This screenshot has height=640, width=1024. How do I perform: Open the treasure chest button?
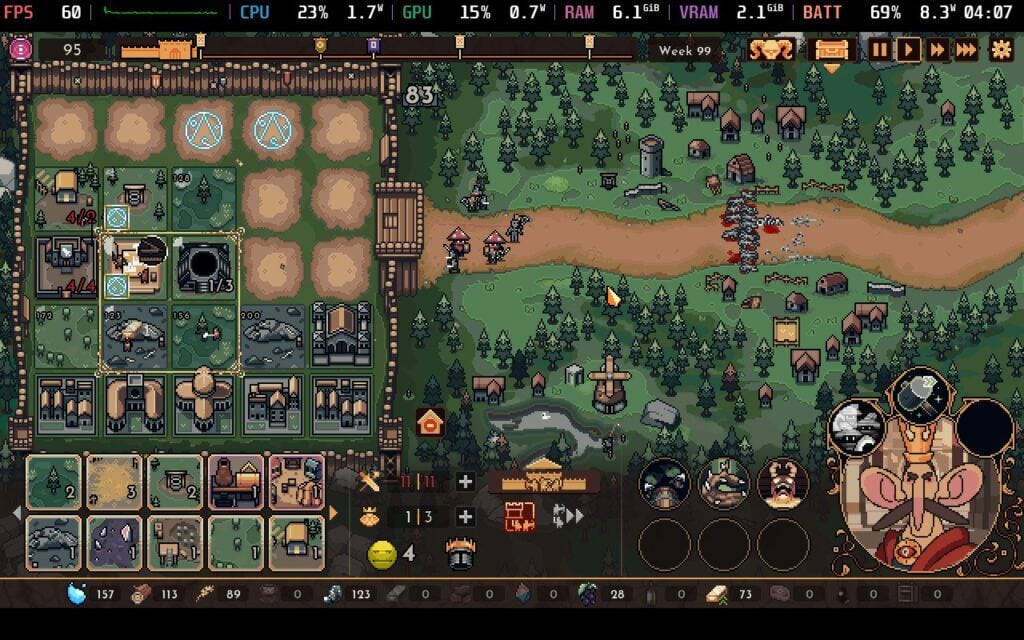pos(832,49)
